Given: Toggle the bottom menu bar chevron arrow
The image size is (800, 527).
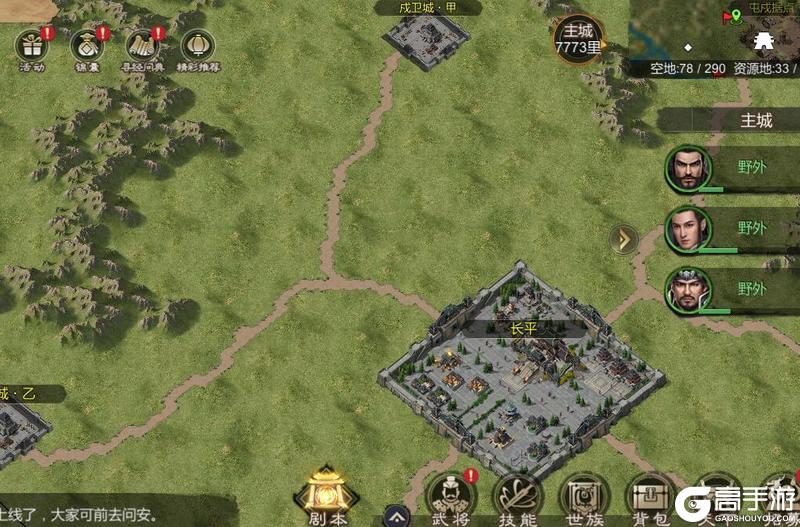Looking at the screenshot, I should pyautogui.click(x=397, y=516).
